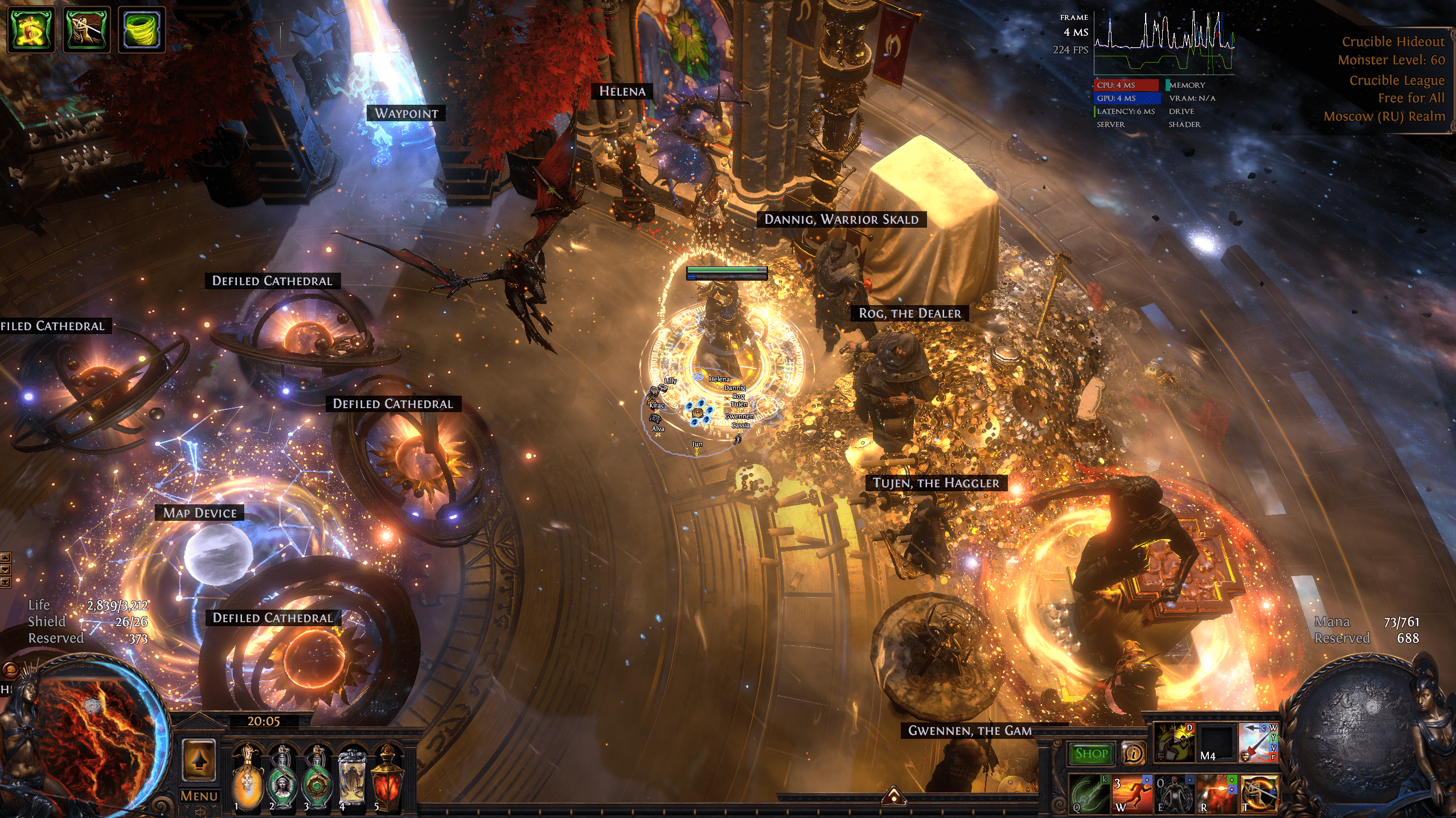Open the speech-bubble info button
Image resolution: width=1456 pixels, height=818 pixels.
coord(1133,754)
